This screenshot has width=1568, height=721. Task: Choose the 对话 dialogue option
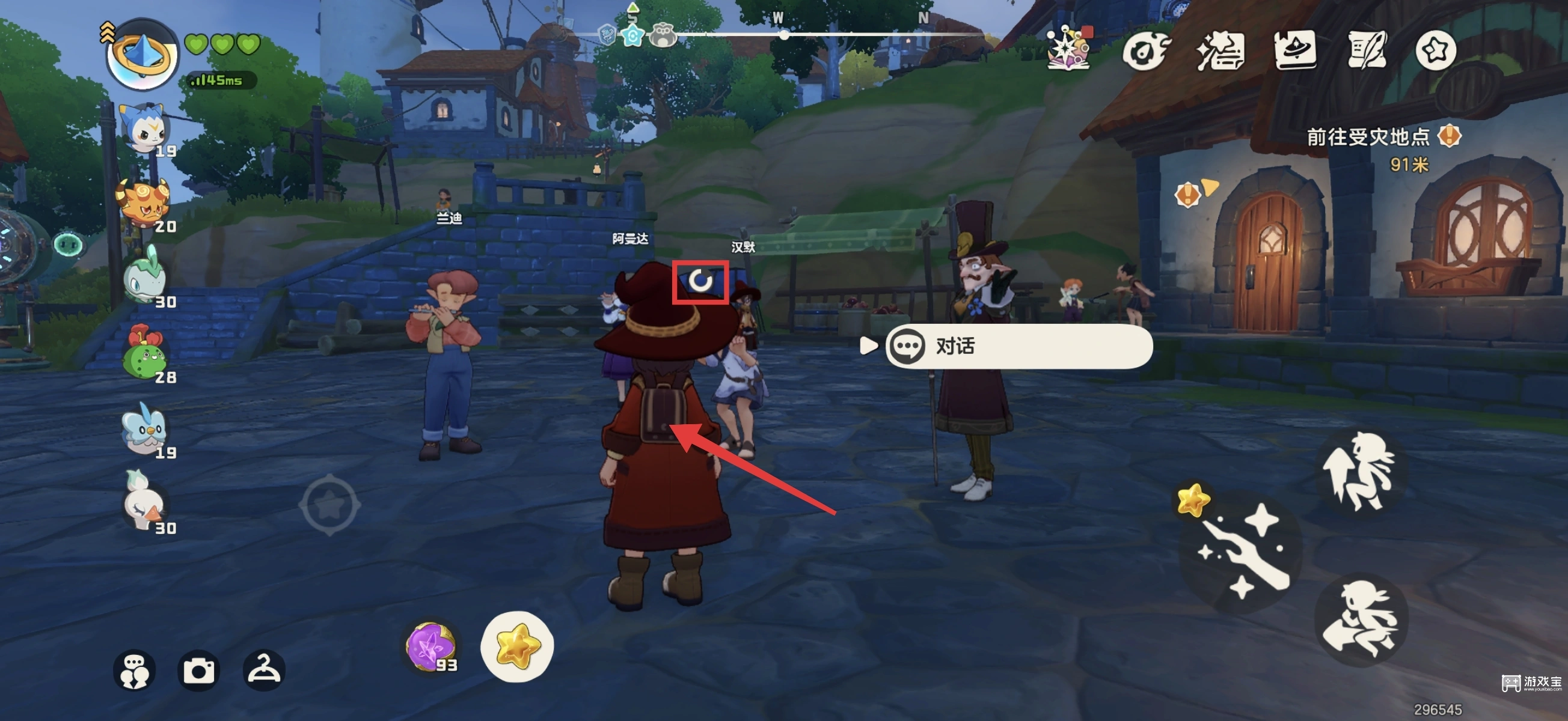[1018, 346]
